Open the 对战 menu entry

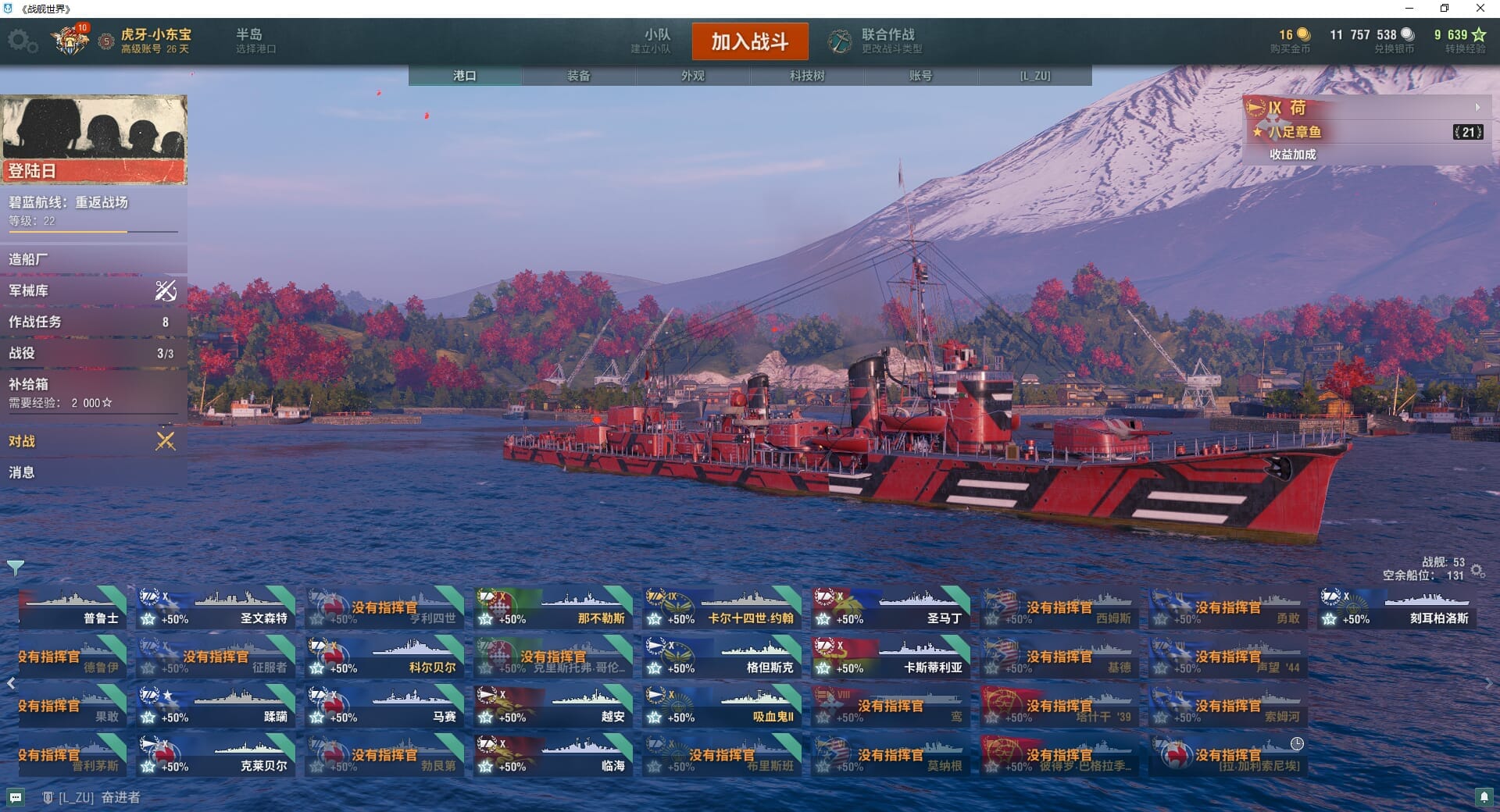tap(92, 441)
